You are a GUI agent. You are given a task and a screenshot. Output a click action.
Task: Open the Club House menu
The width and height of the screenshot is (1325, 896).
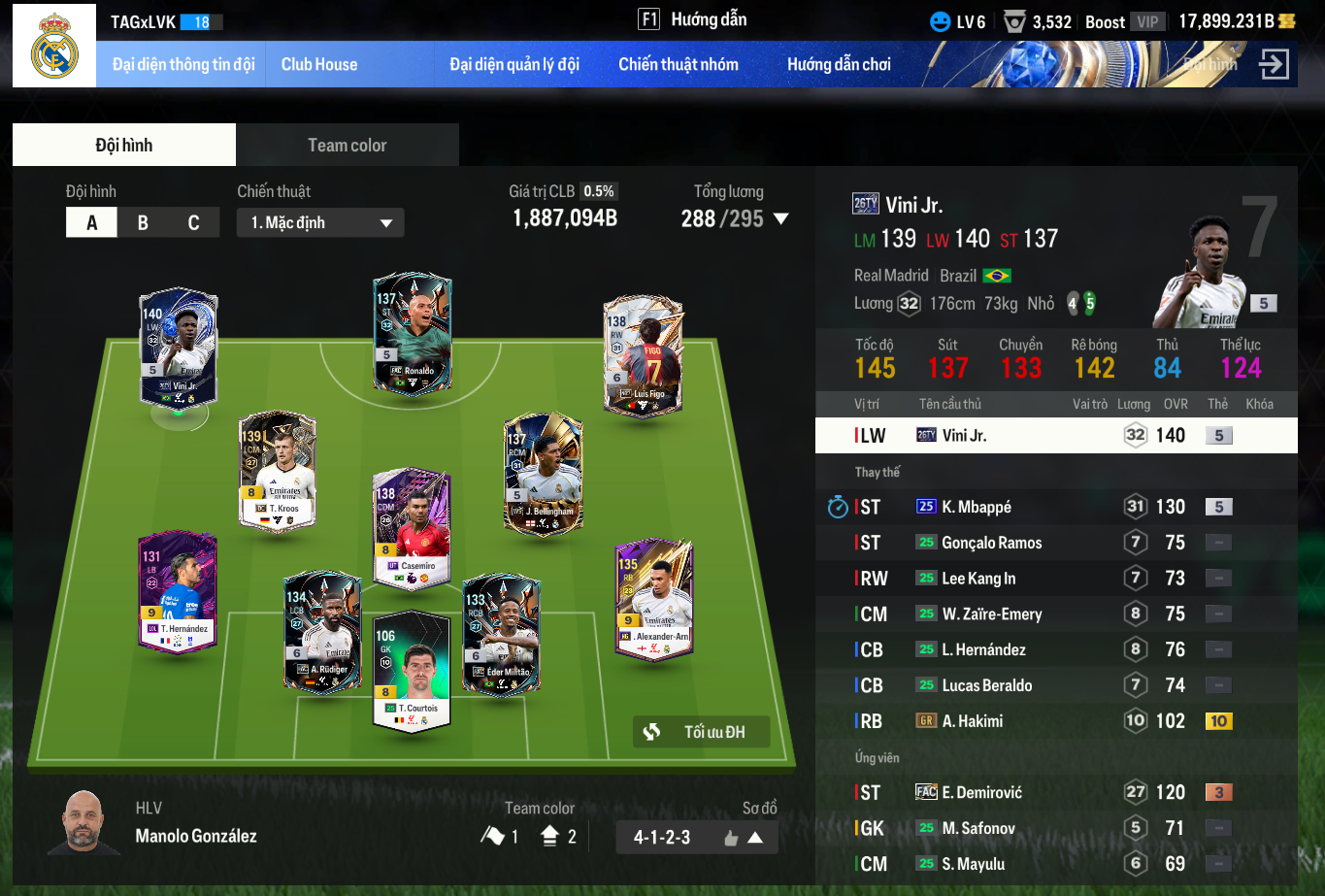[319, 65]
